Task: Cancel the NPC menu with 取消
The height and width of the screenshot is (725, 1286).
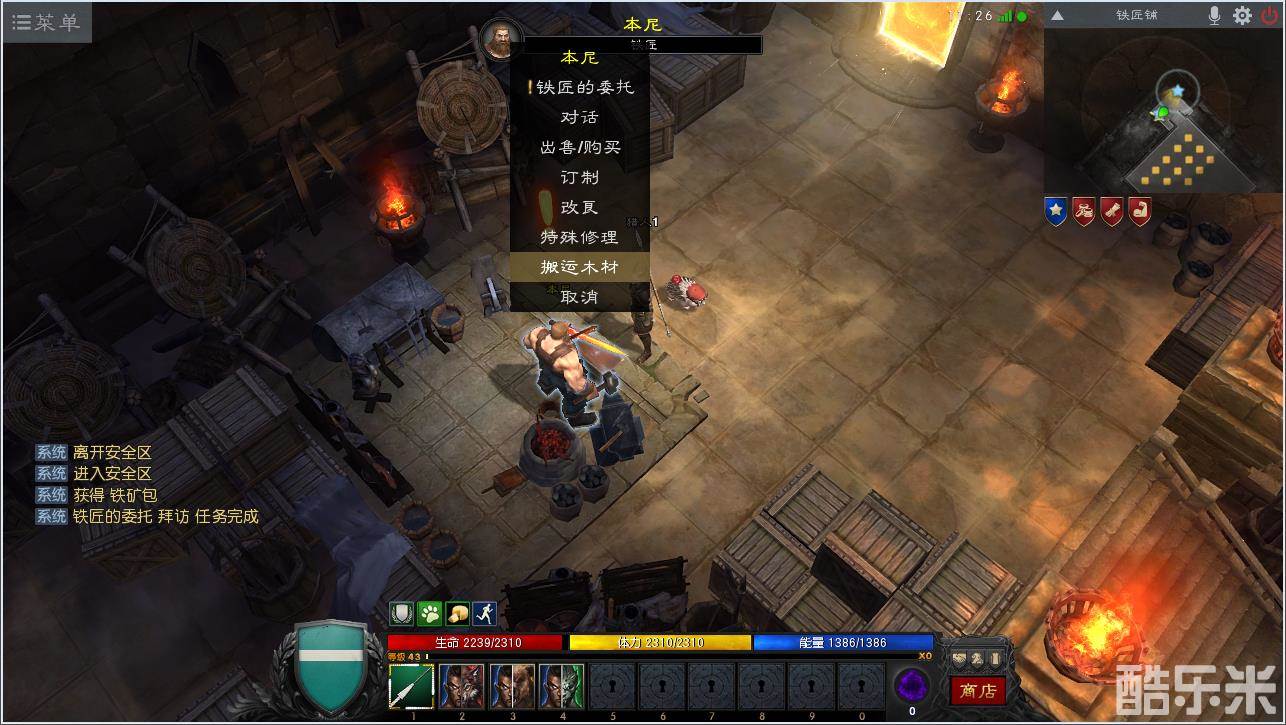Action: point(580,297)
